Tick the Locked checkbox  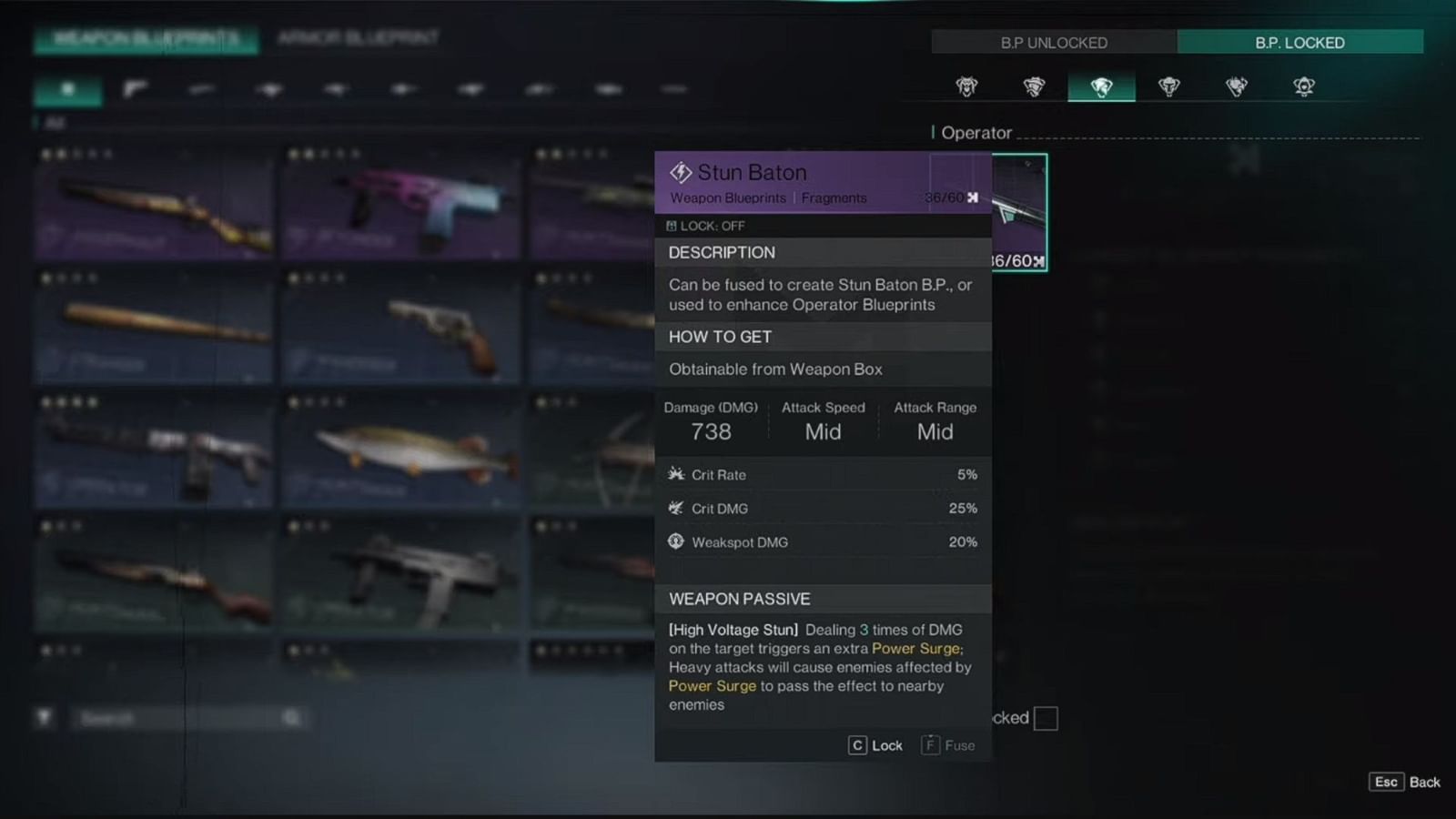(x=1045, y=718)
